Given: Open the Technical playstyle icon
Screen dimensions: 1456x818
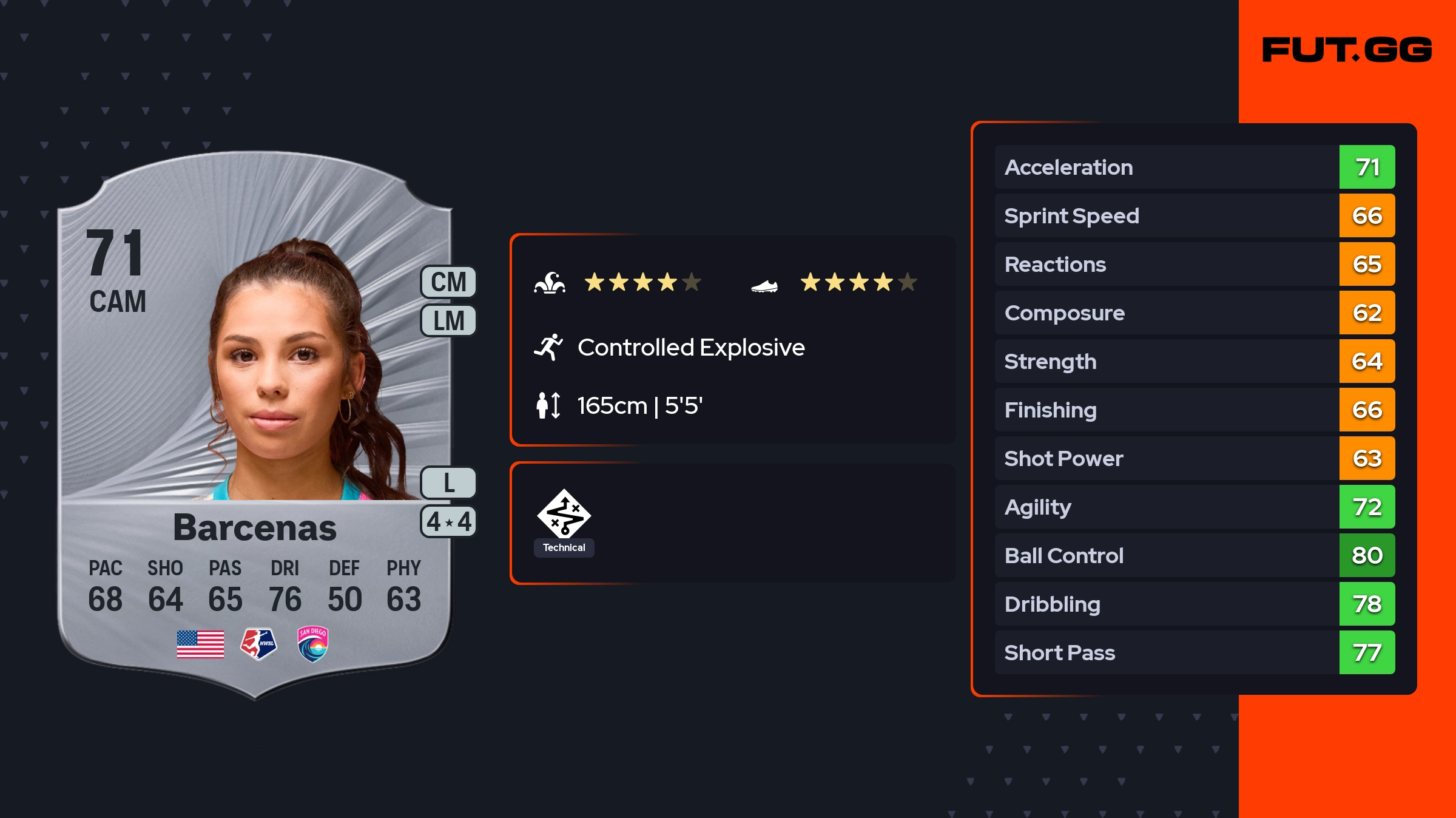Looking at the screenshot, I should 564,515.
